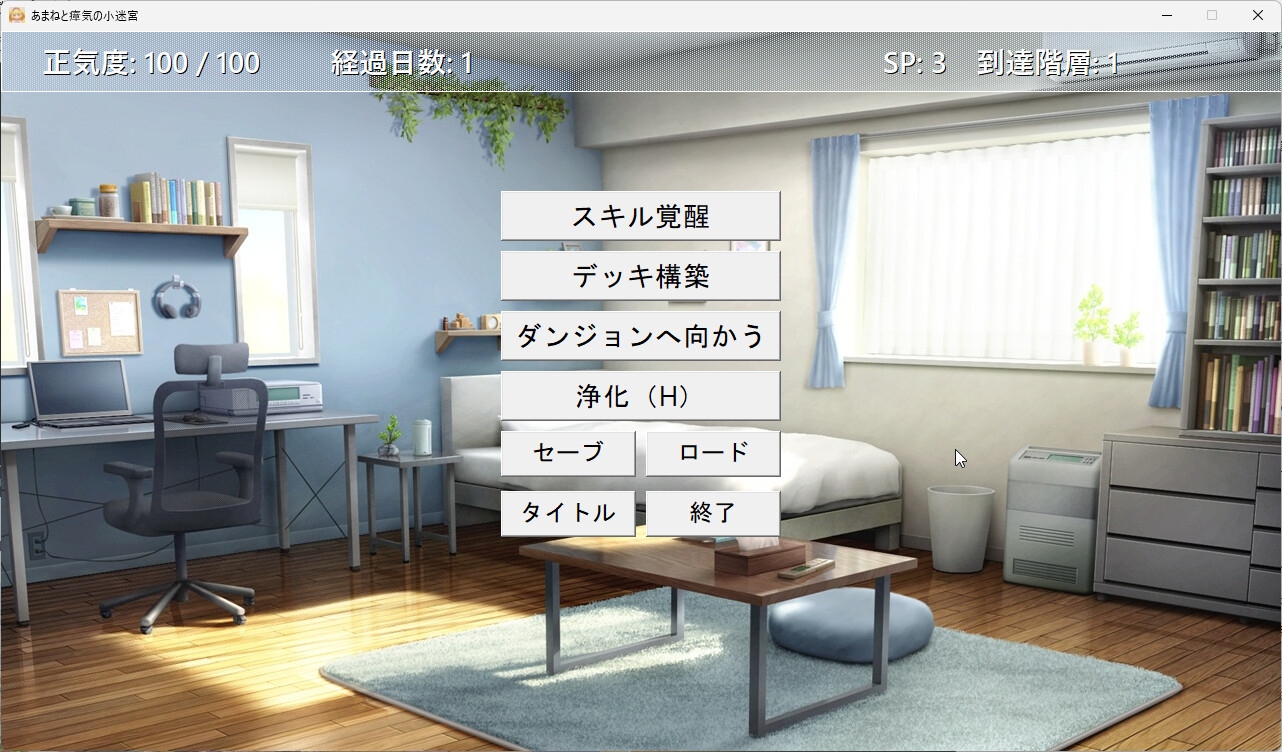Select the スキル覚醒 (Skill Awakening) button
Screen dimensions: 1282x752
coord(640,215)
